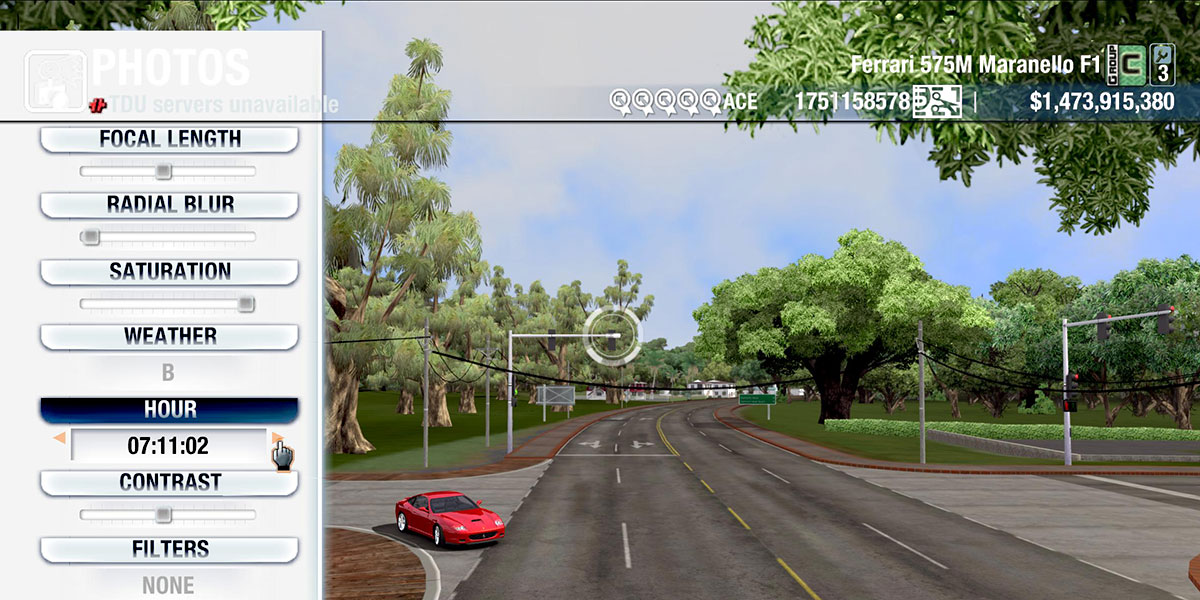Click the Saturation slider handle
1200x600 pixels.
coord(245,303)
